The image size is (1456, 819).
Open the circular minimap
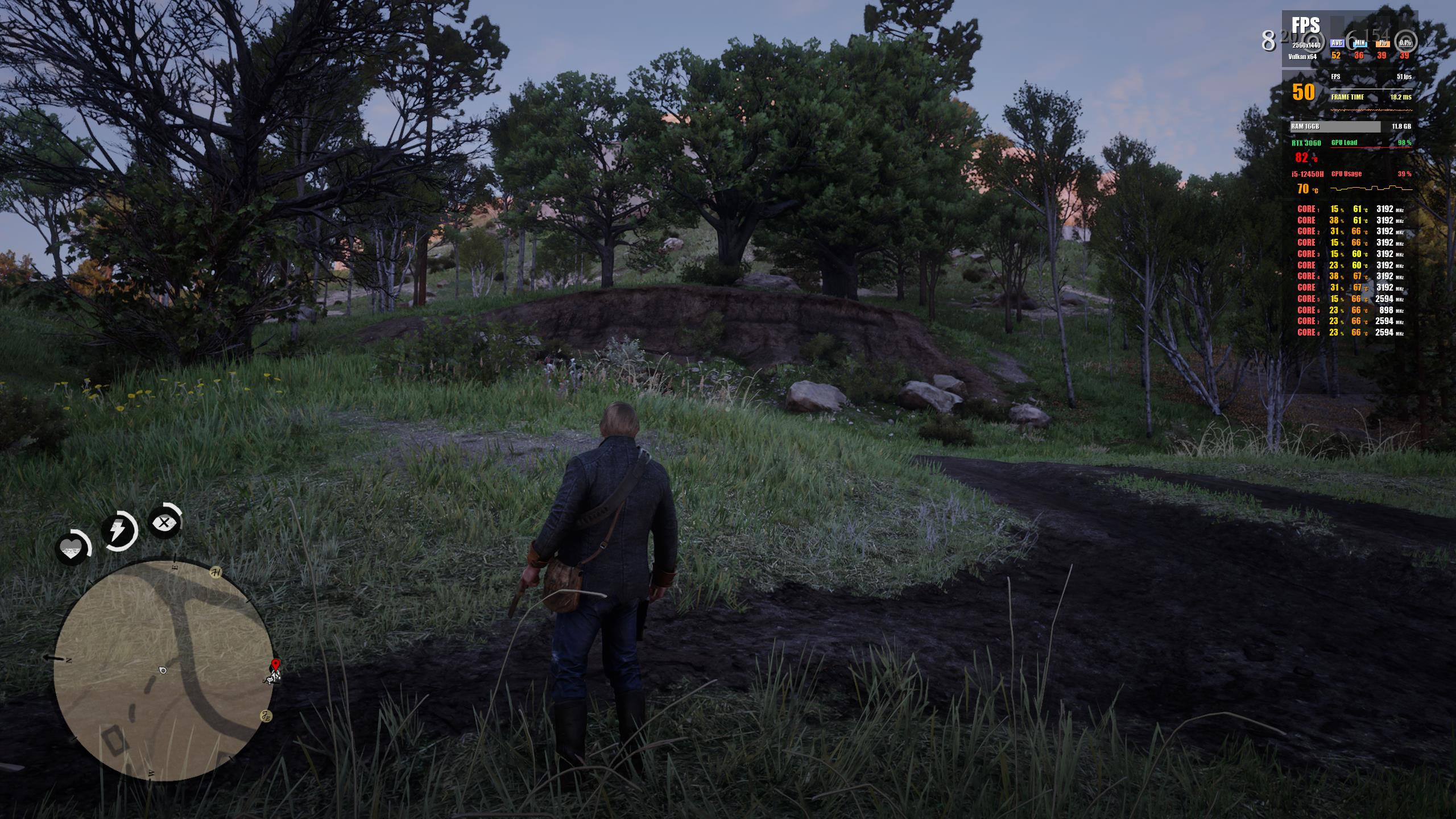164,670
